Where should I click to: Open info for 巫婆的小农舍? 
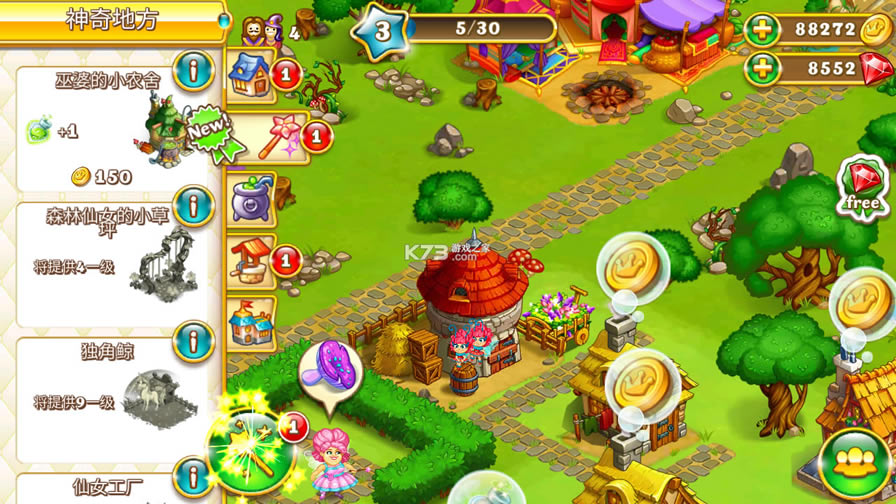(193, 70)
